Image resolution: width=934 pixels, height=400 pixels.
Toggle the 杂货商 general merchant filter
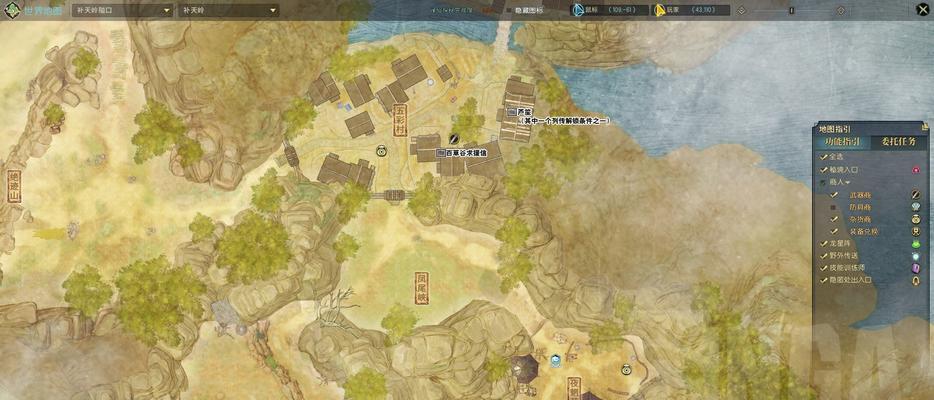[834, 220]
